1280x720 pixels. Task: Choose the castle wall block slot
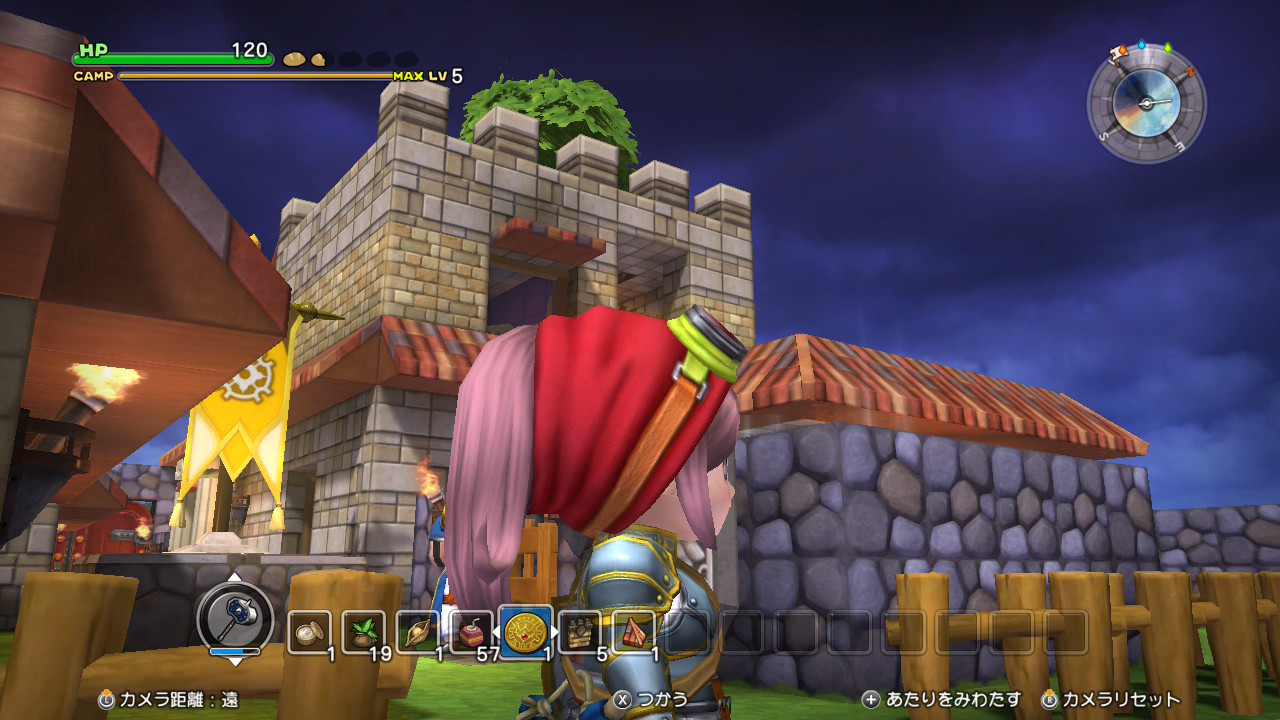tap(580, 632)
